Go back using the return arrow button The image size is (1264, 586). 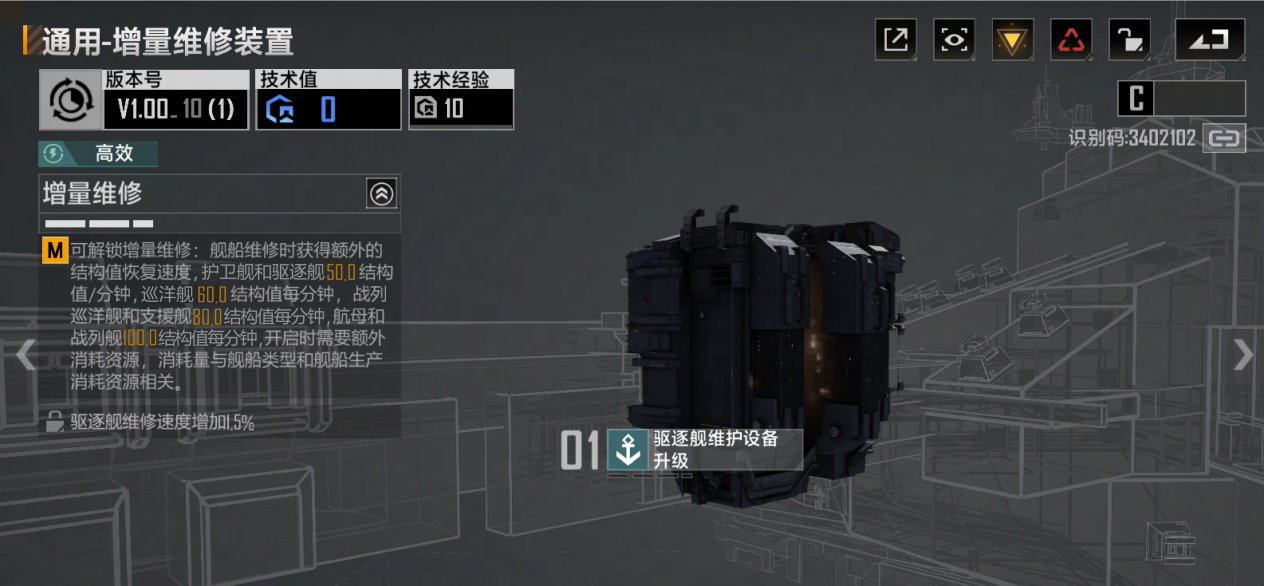pyautogui.click(x=1209, y=40)
